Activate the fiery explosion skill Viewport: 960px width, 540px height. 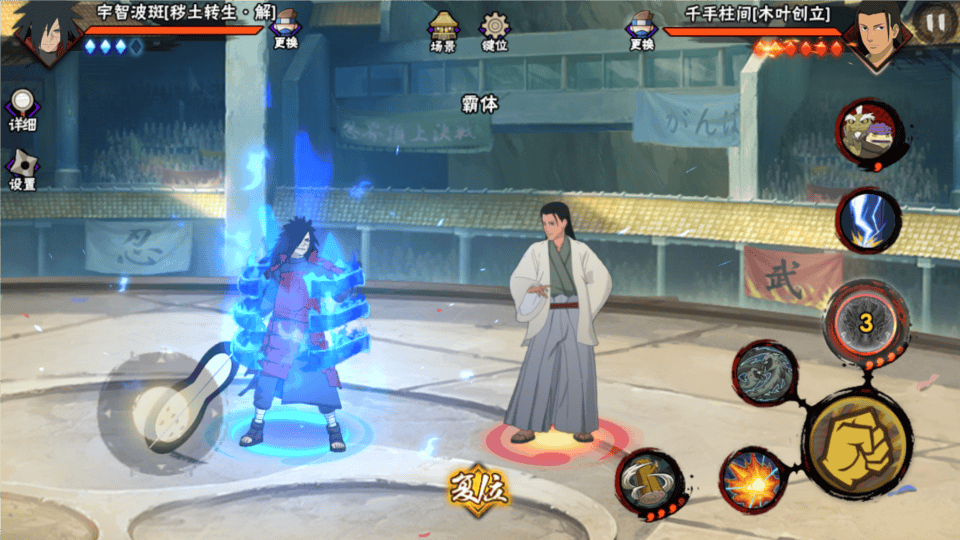click(x=750, y=478)
